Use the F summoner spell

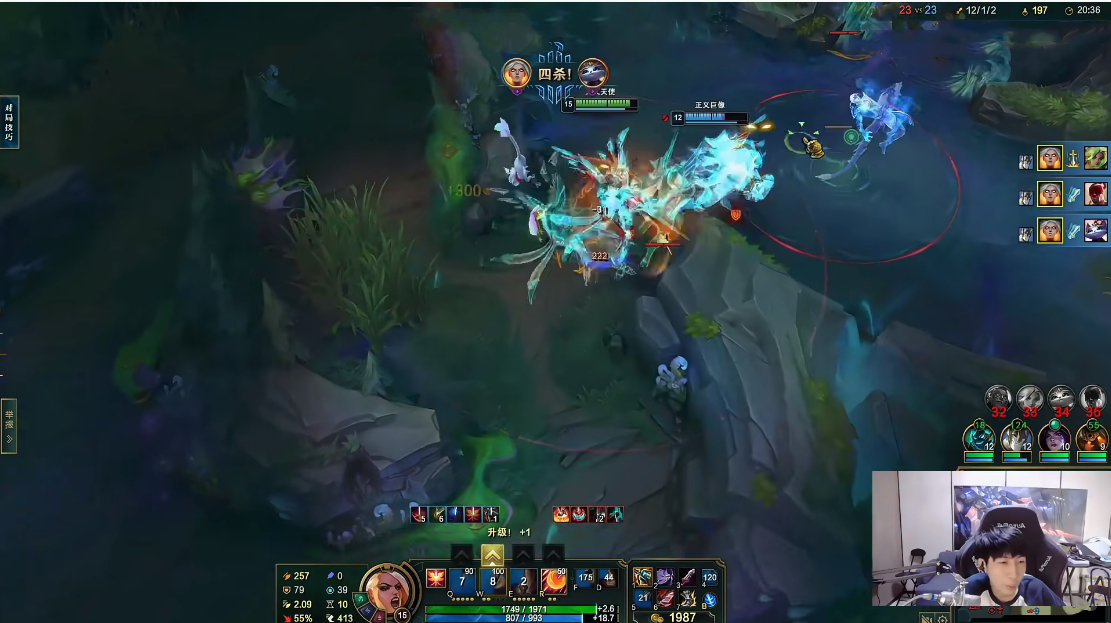pyautogui.click(x=585, y=578)
